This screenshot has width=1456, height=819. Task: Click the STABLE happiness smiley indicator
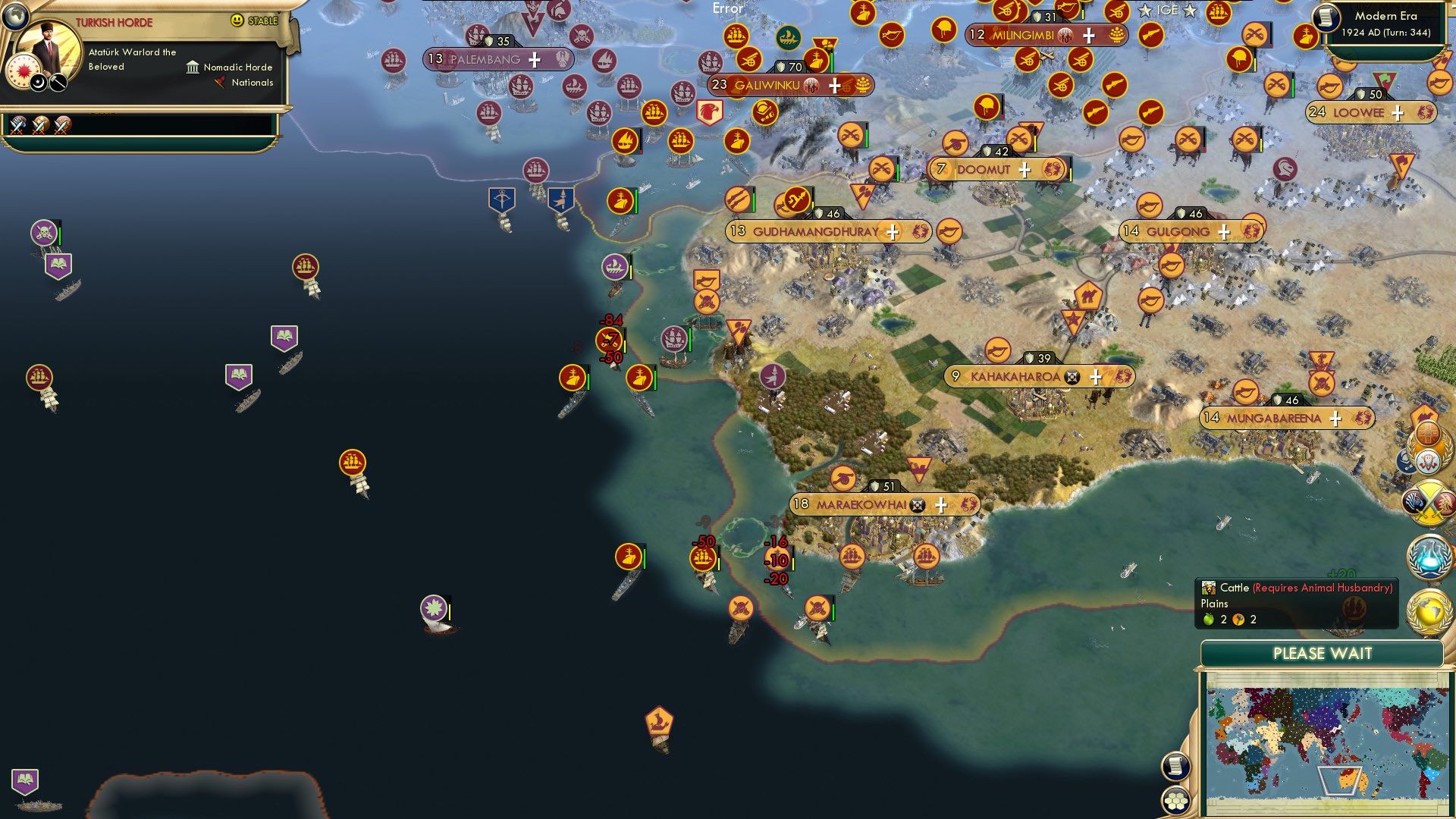(237, 20)
